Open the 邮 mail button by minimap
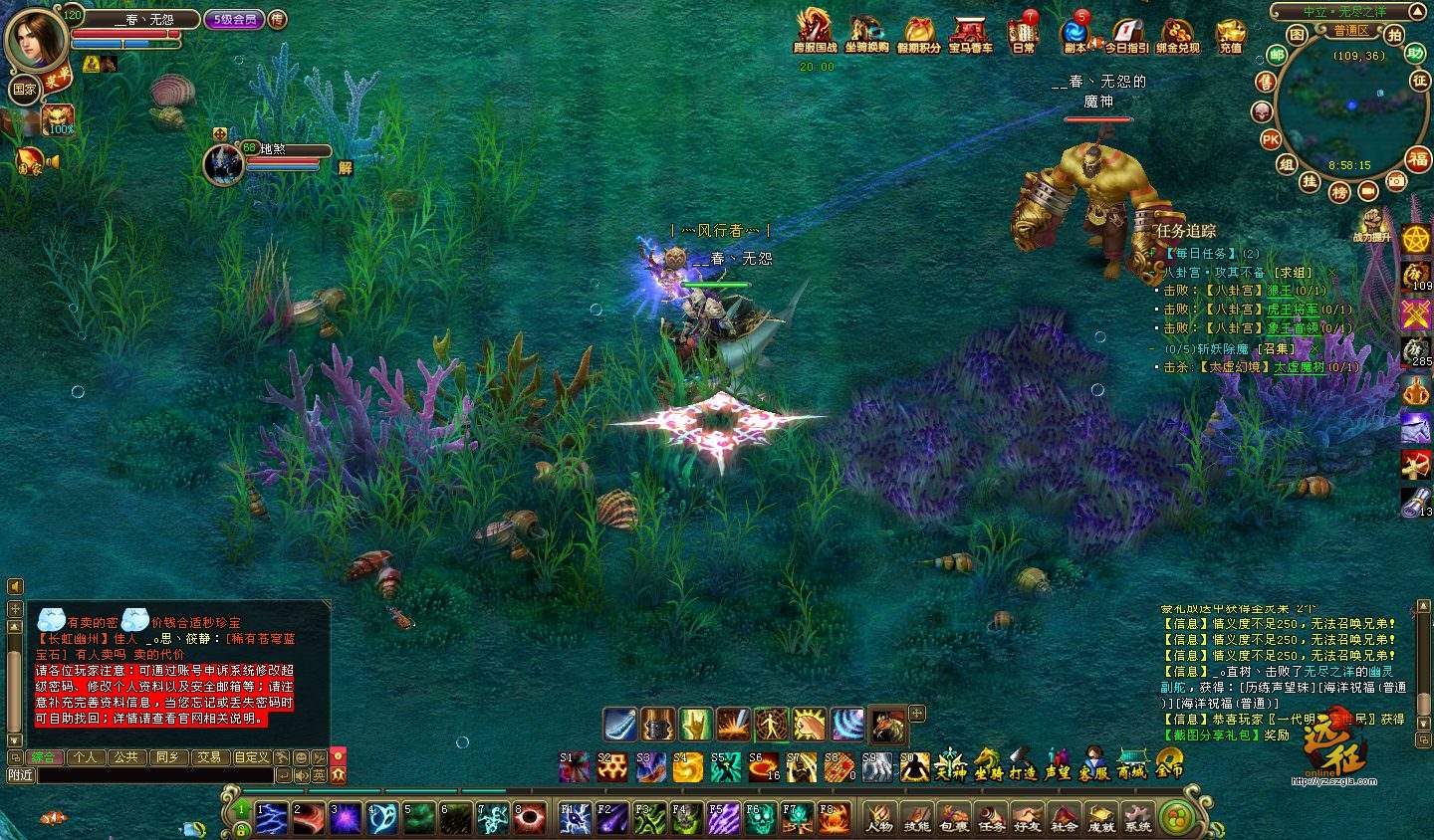 click(x=1276, y=56)
